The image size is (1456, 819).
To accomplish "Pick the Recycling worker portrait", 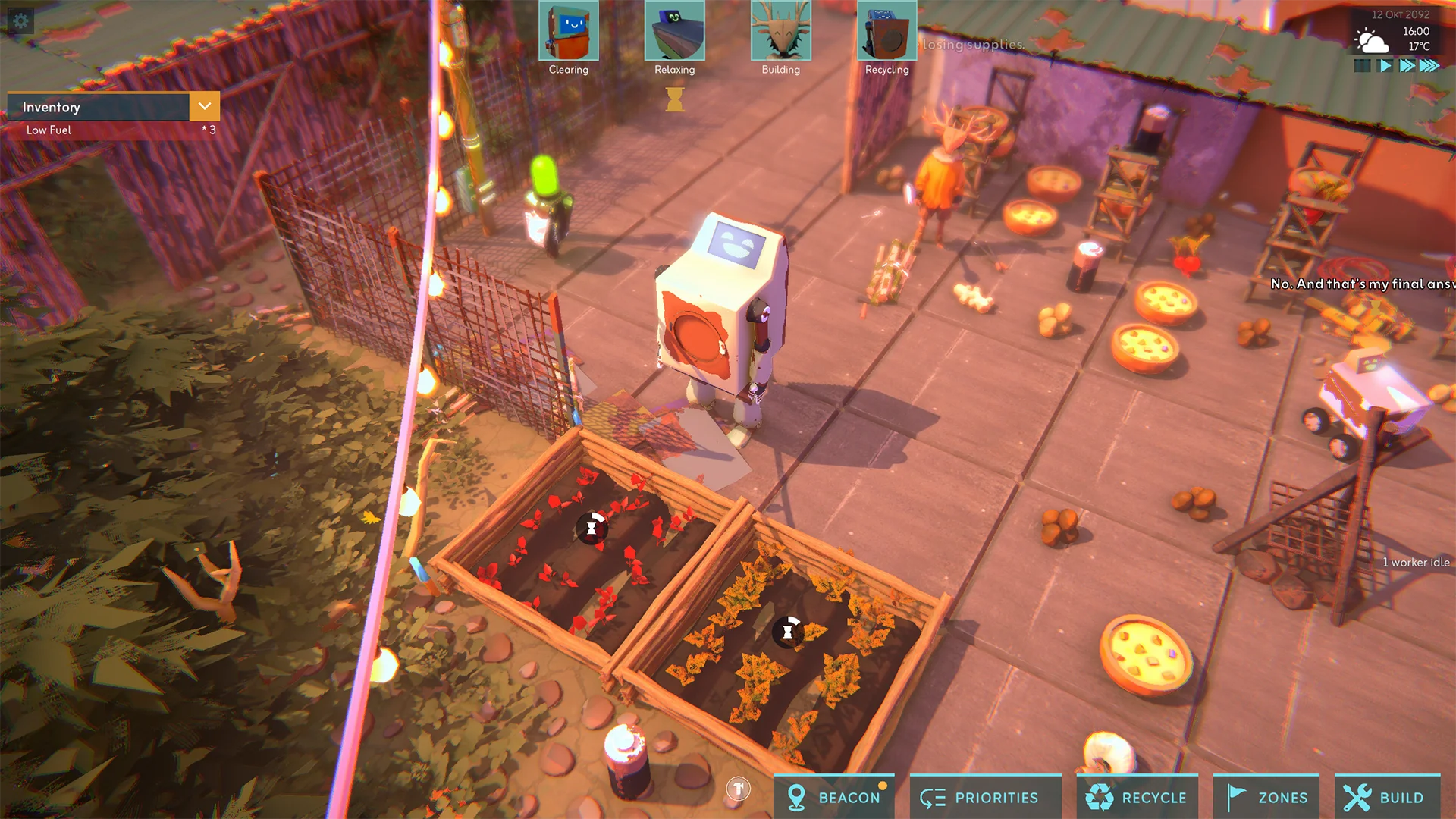I will click(x=887, y=31).
